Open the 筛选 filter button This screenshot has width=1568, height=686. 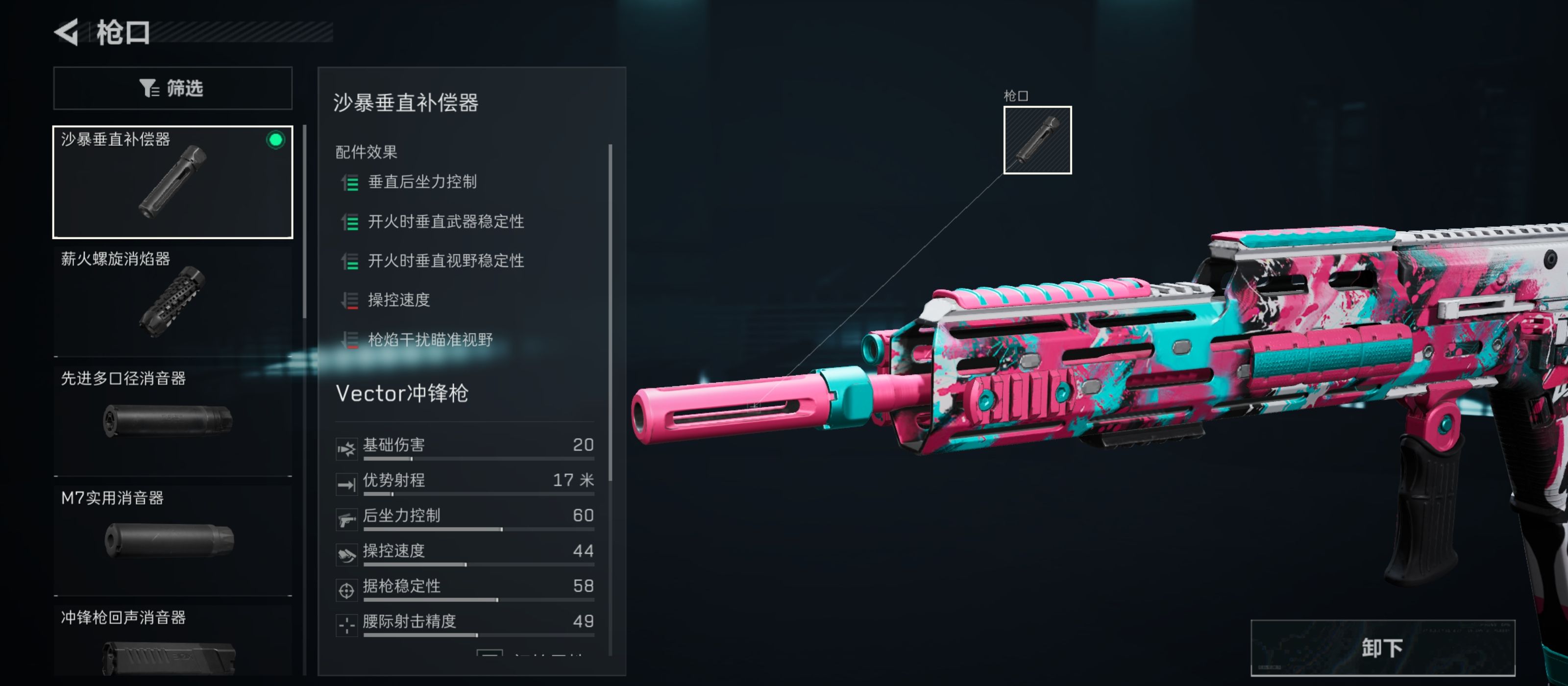172,88
